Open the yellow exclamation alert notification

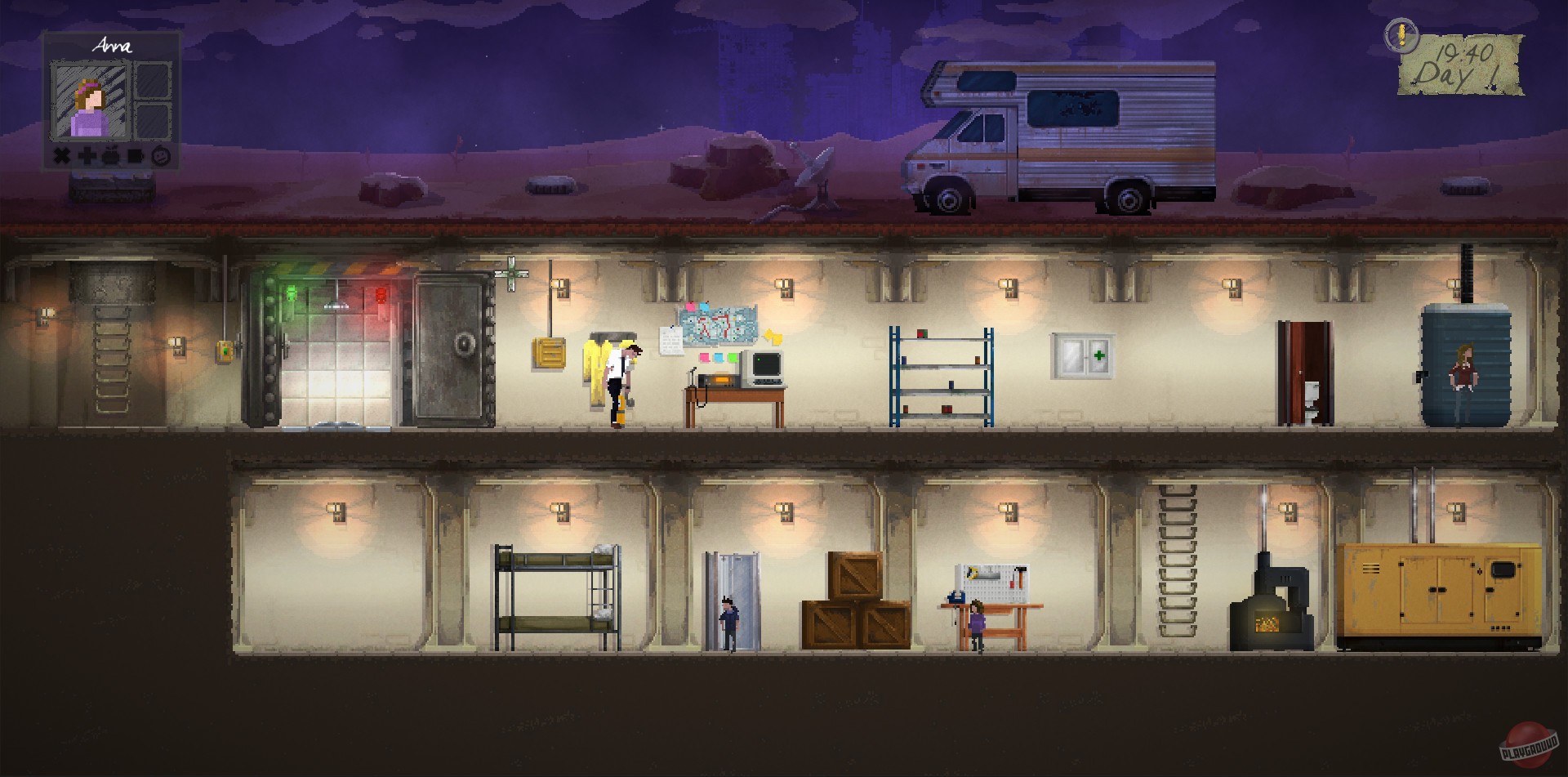pos(1401,34)
